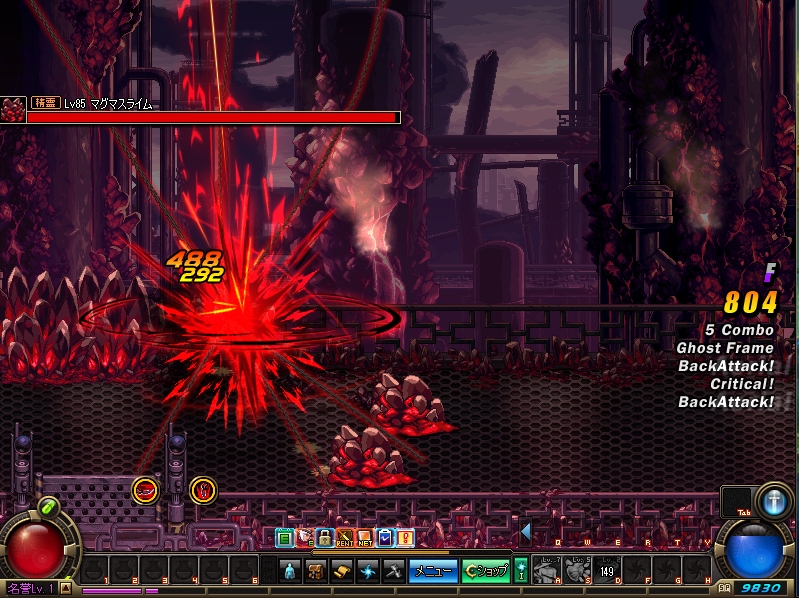Collapse the skill bar with the blue arrow
This screenshot has height=598, width=799.
[x=525, y=531]
